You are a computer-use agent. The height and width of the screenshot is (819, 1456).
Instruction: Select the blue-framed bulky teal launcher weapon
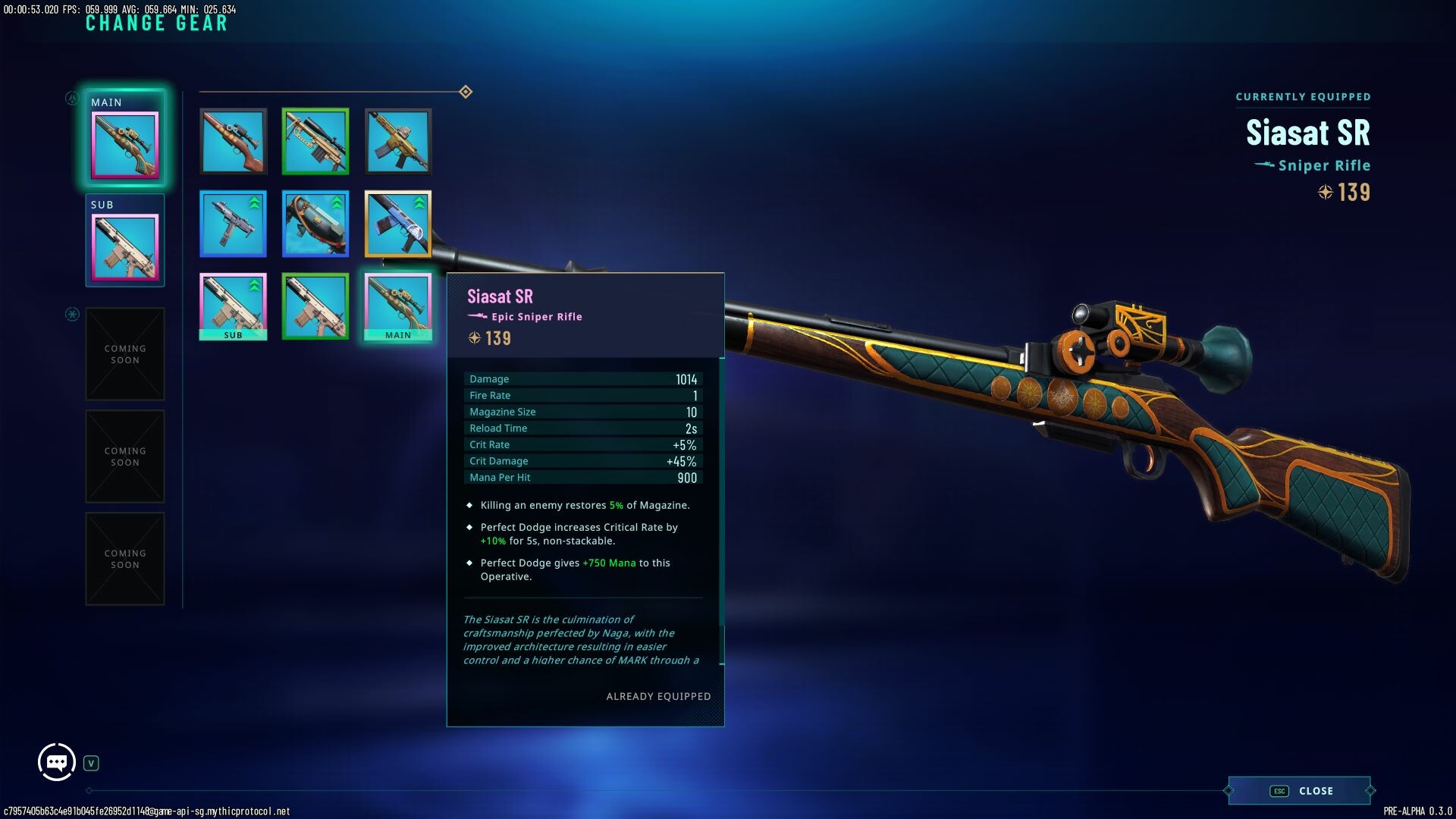(315, 224)
